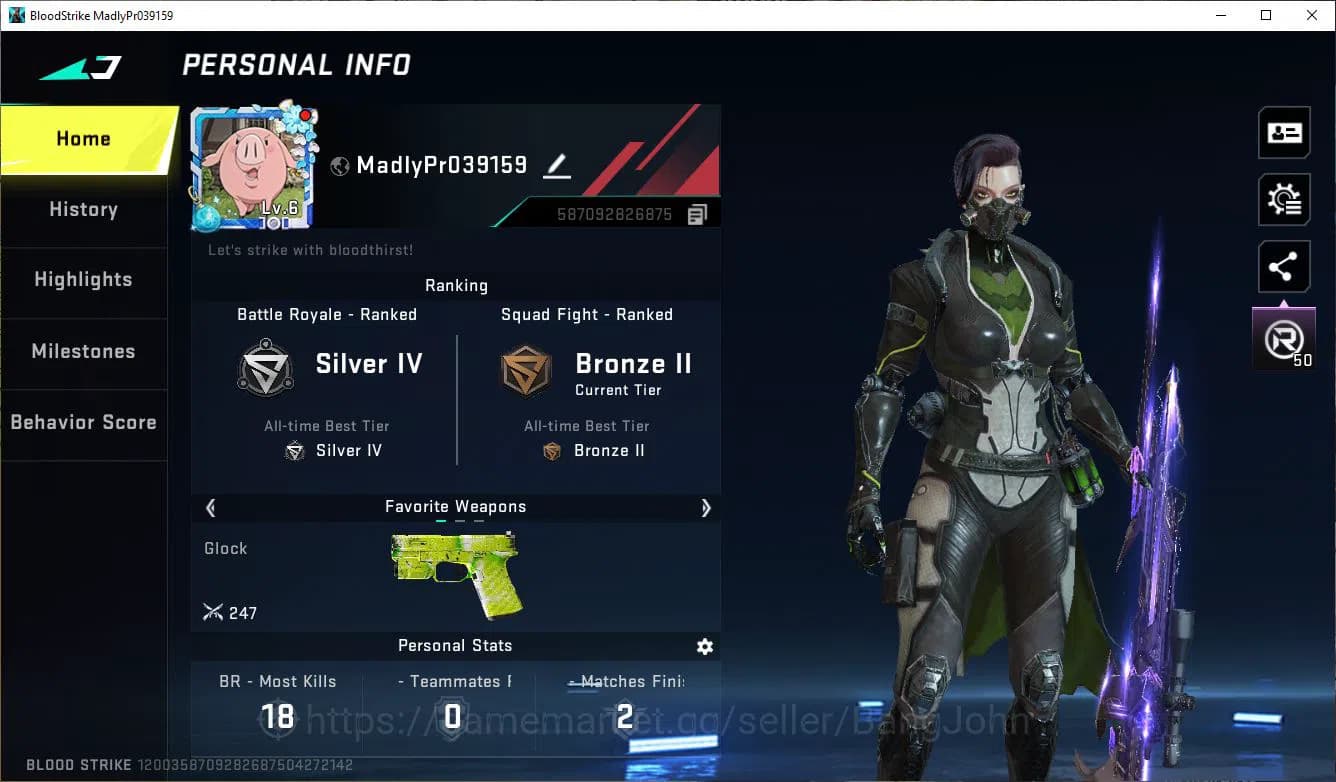The image size is (1336, 782).
Task: Open the Behavior Score tab
Action: [x=83, y=422]
